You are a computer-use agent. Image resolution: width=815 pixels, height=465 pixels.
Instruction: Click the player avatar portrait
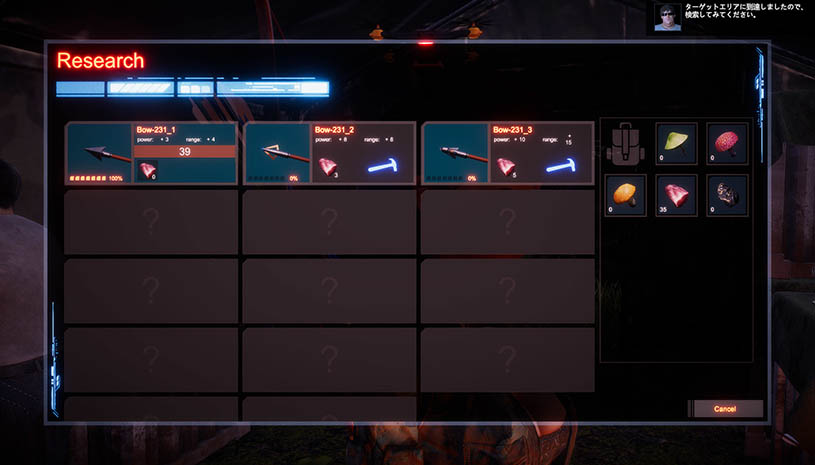click(x=668, y=17)
